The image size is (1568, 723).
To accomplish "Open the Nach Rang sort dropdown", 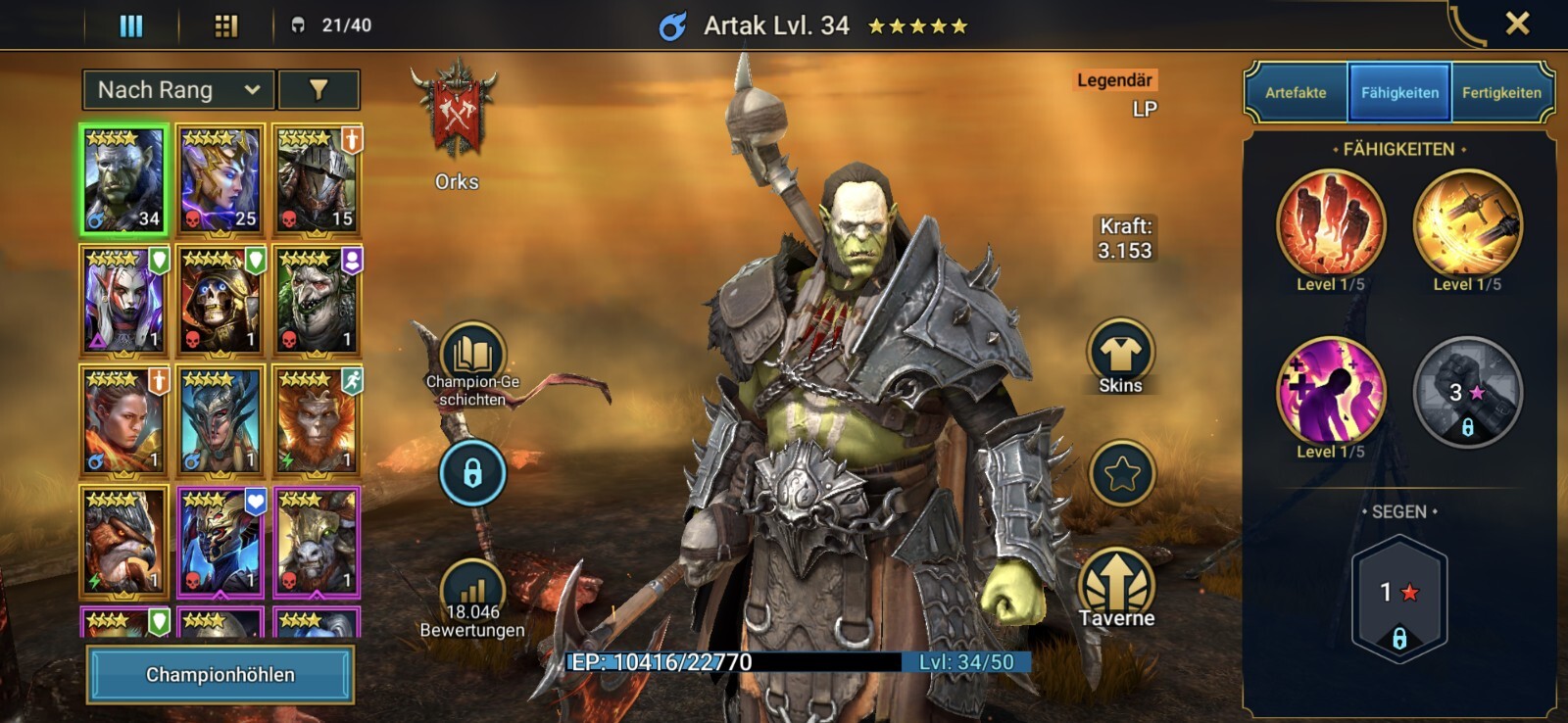I will [177, 90].
